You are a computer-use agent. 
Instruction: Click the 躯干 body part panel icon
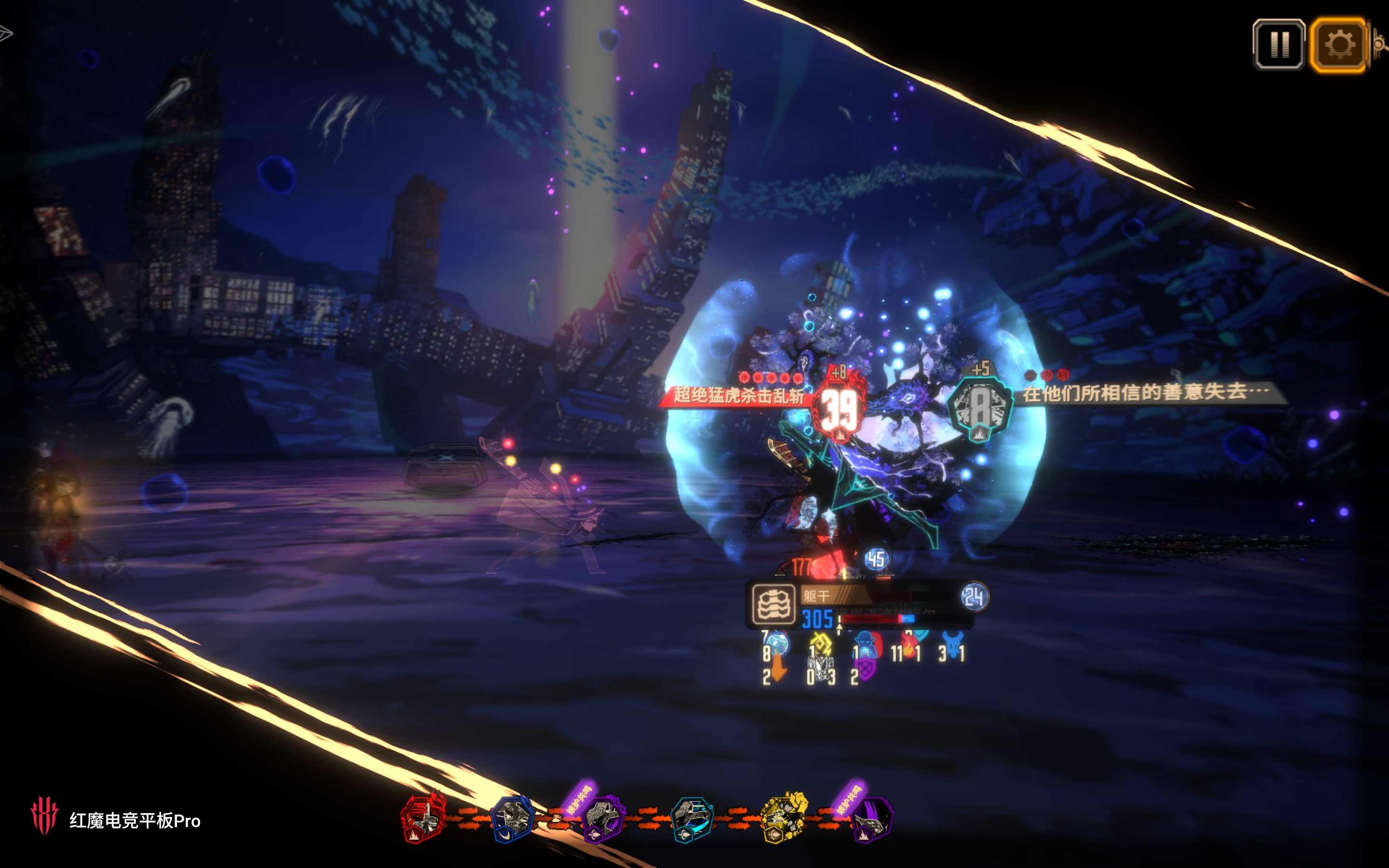pyautogui.click(x=773, y=604)
